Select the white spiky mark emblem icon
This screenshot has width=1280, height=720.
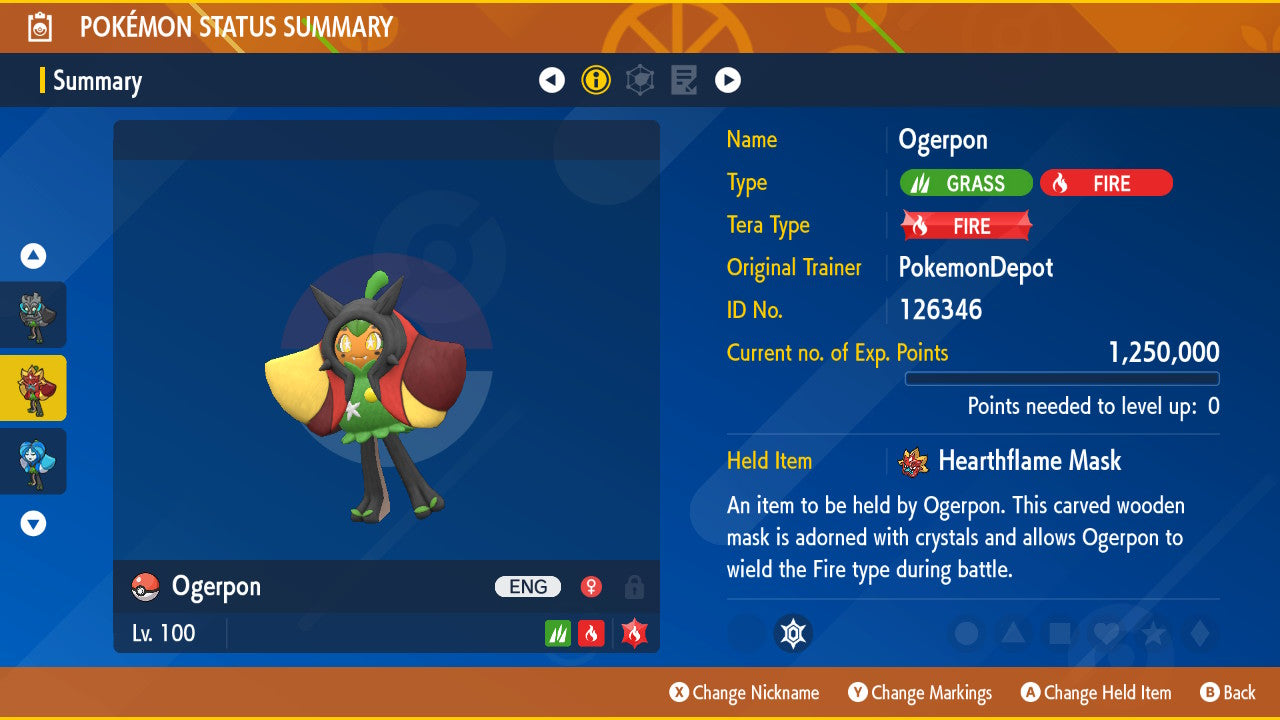(x=793, y=633)
